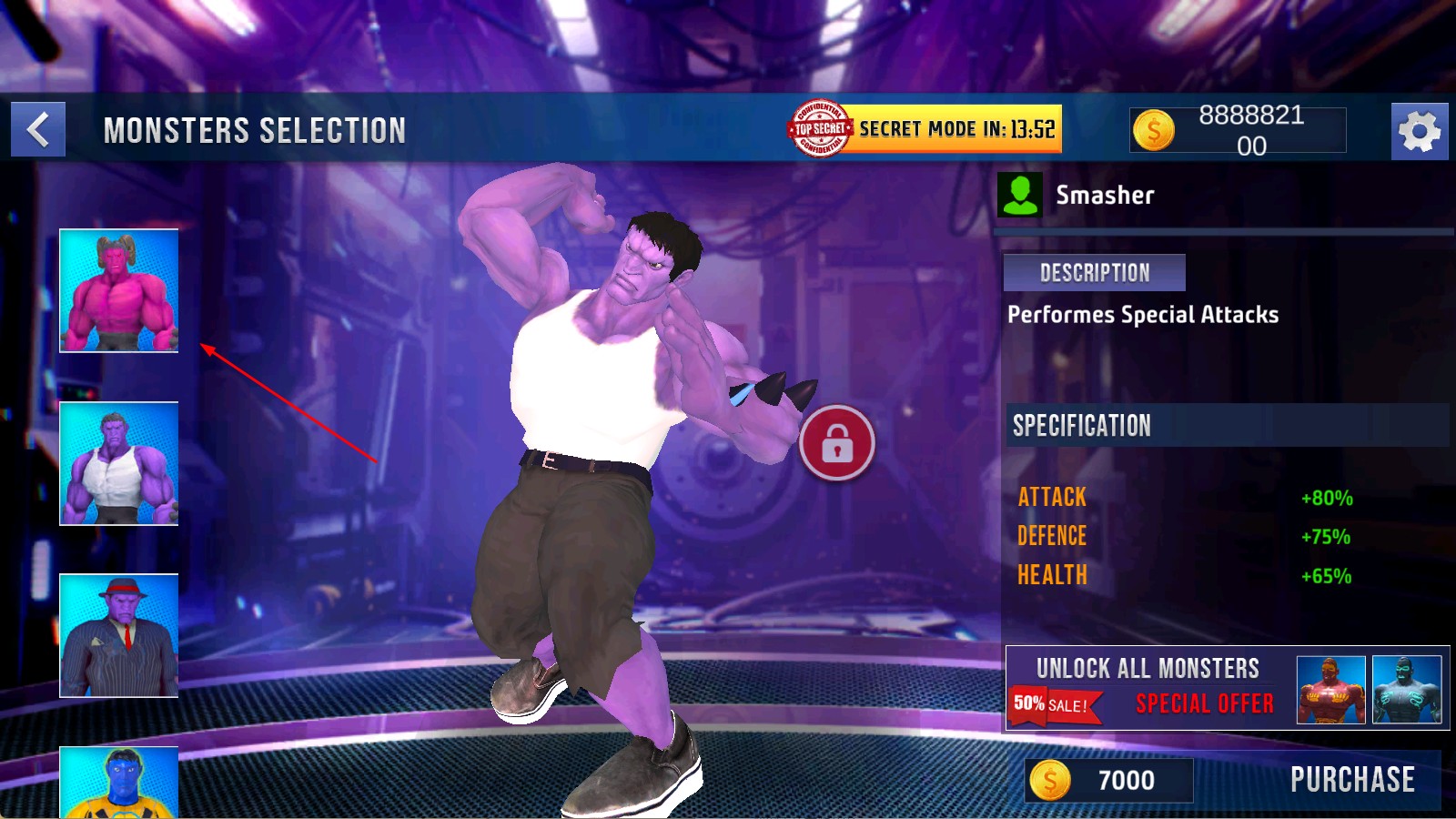Open the Description panel header
Image resolution: width=1456 pixels, height=819 pixels.
click(1094, 273)
